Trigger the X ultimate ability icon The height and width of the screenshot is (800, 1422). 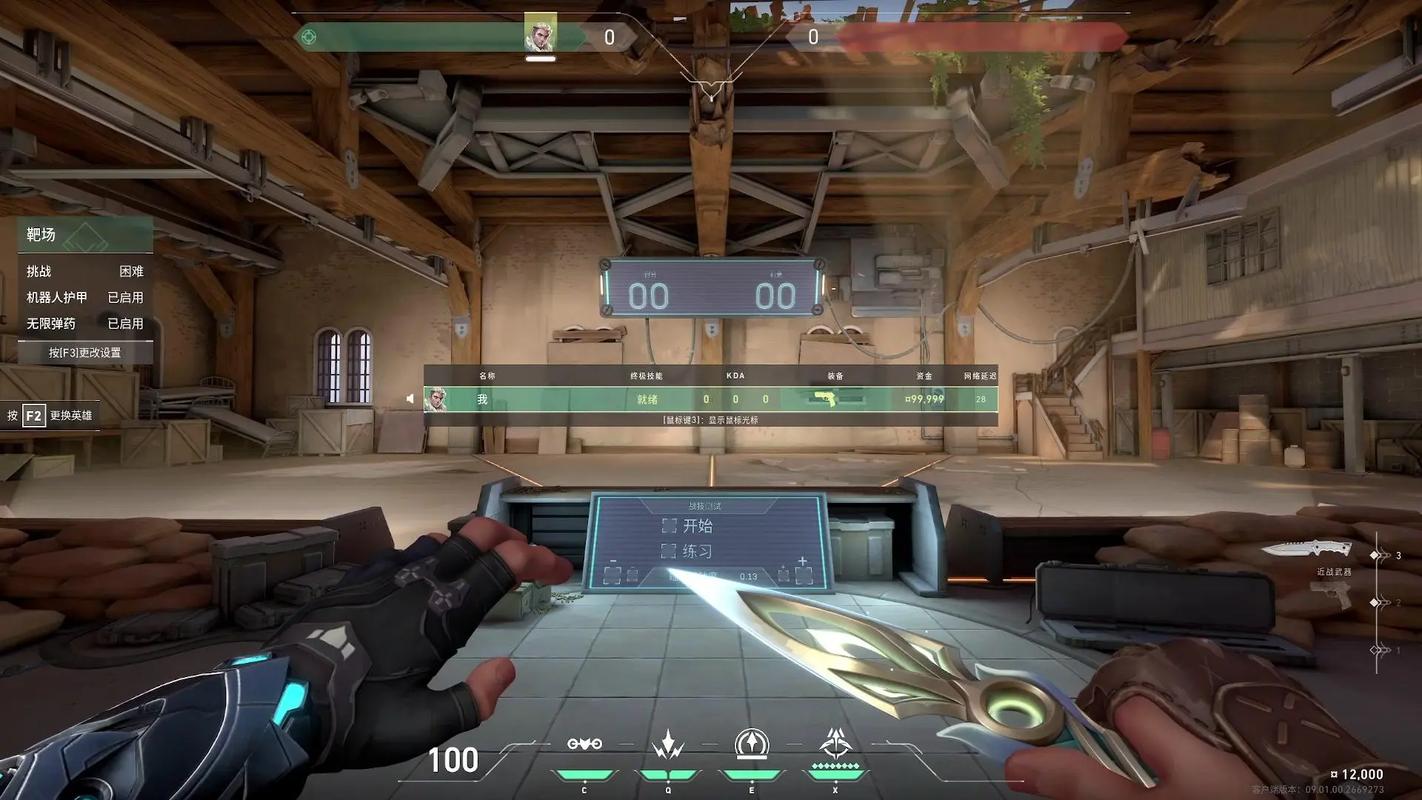[835, 744]
